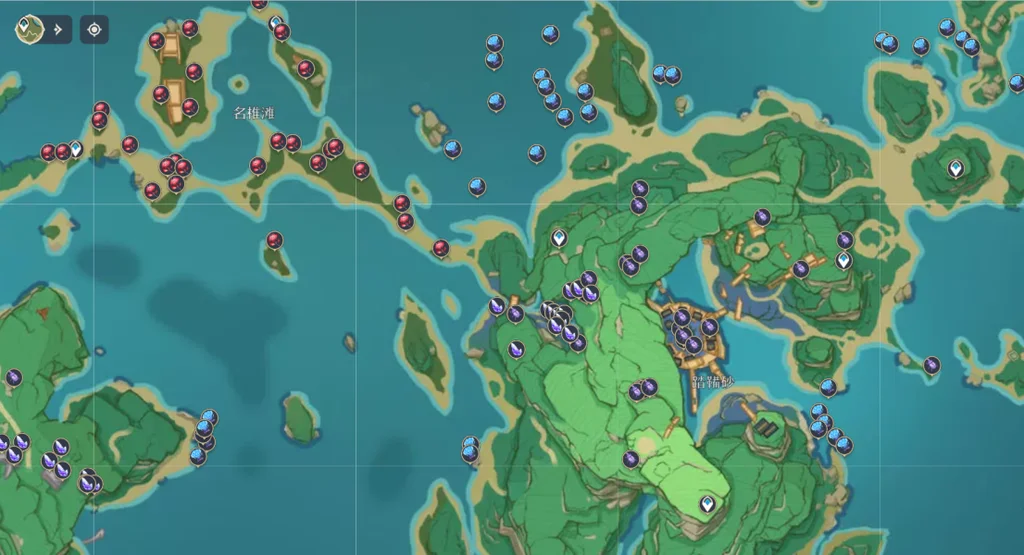This screenshot has height=555, width=1024.
Task: Choose the lone purple crystal marker out at sea
Action: coord(931,365)
